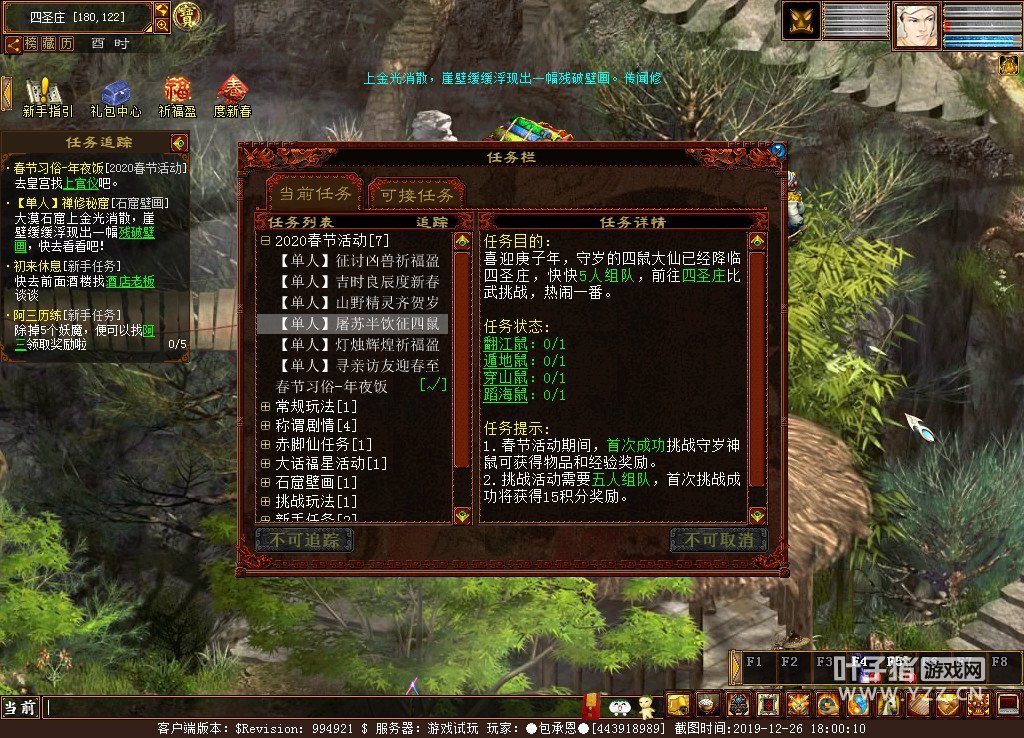This screenshot has height=738, width=1024.
Task: Open the 度新春 spring festival icon
Action: [233, 96]
